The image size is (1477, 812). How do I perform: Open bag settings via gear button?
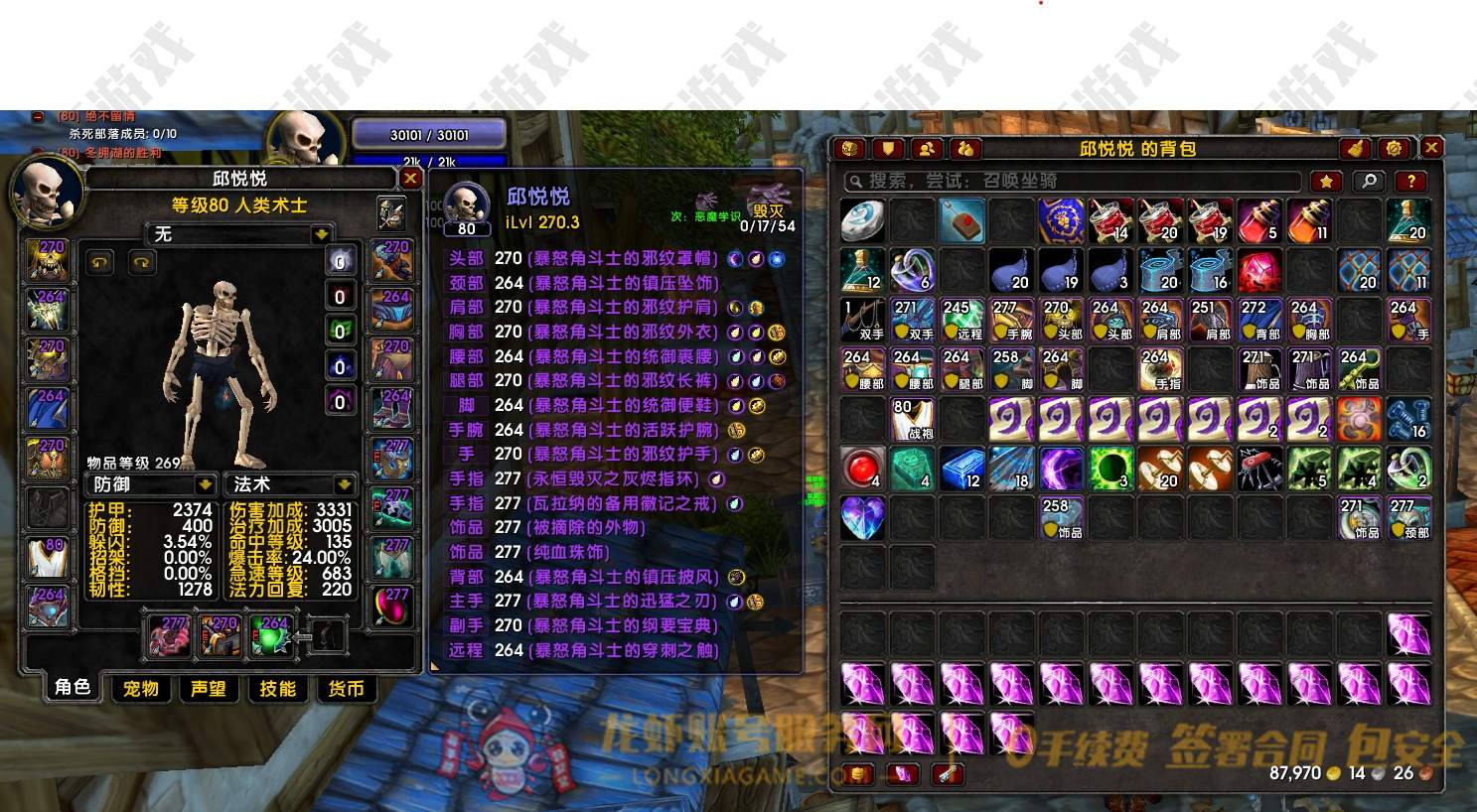pyautogui.click(x=1394, y=149)
